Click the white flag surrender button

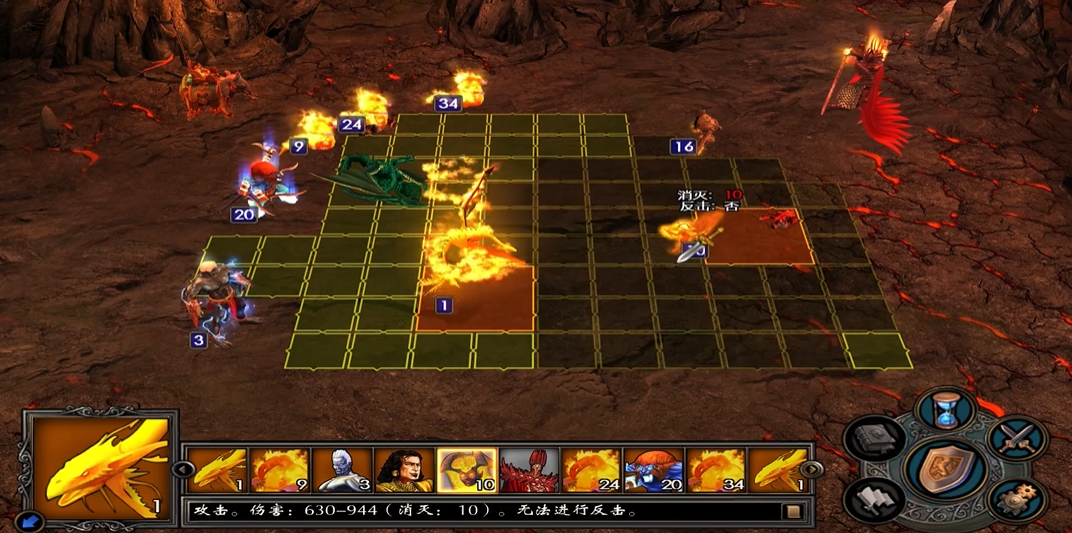tap(874, 497)
